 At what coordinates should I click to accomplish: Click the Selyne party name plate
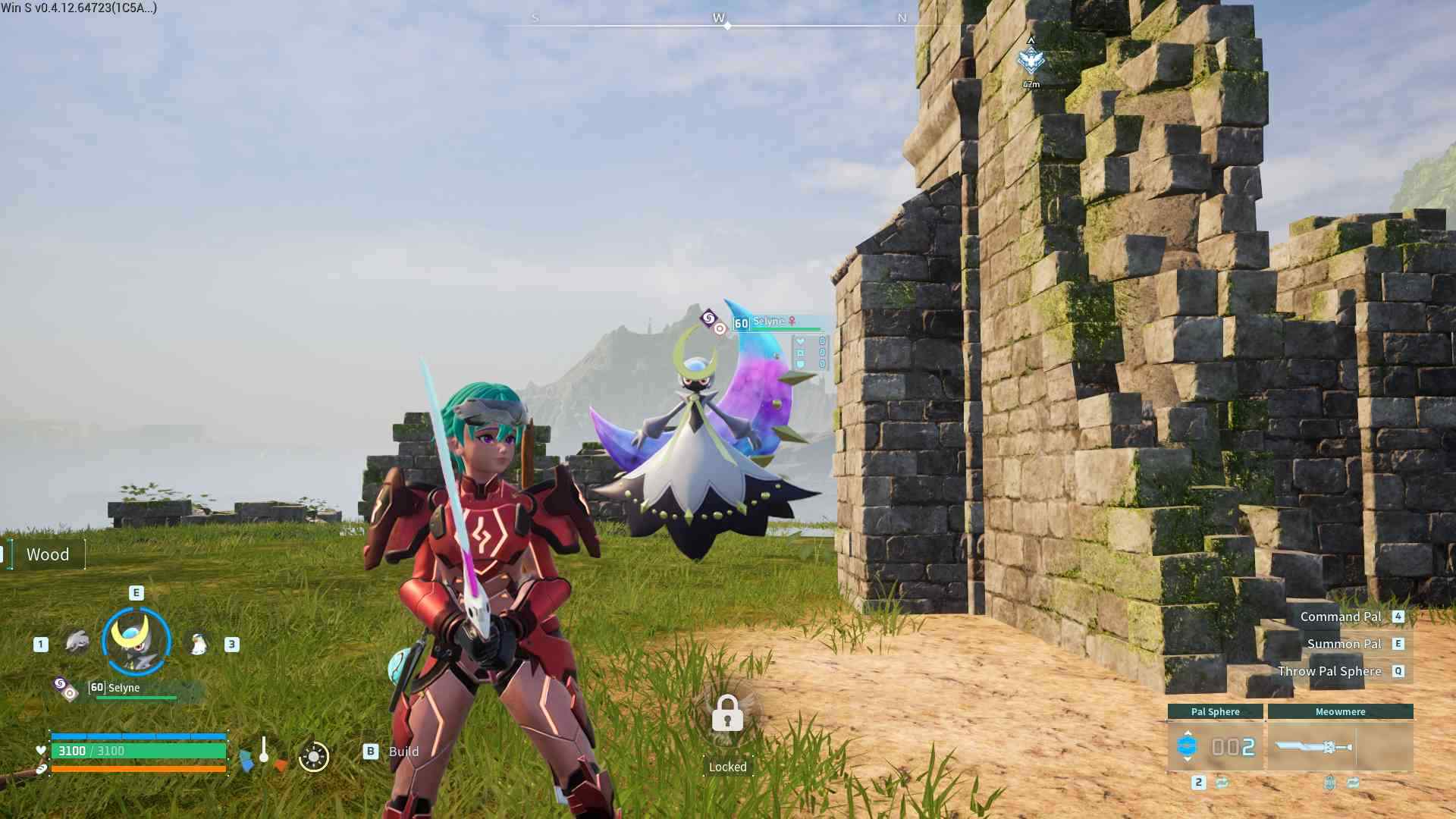[x=125, y=689]
